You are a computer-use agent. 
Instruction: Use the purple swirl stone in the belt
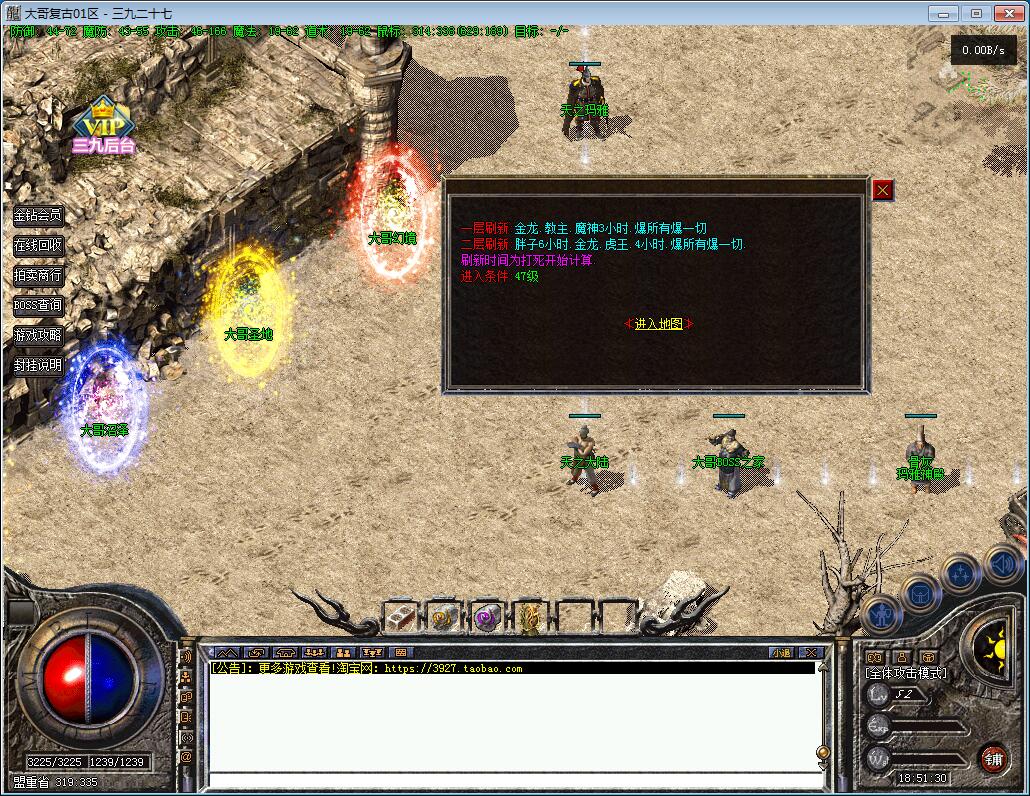[x=487, y=617]
